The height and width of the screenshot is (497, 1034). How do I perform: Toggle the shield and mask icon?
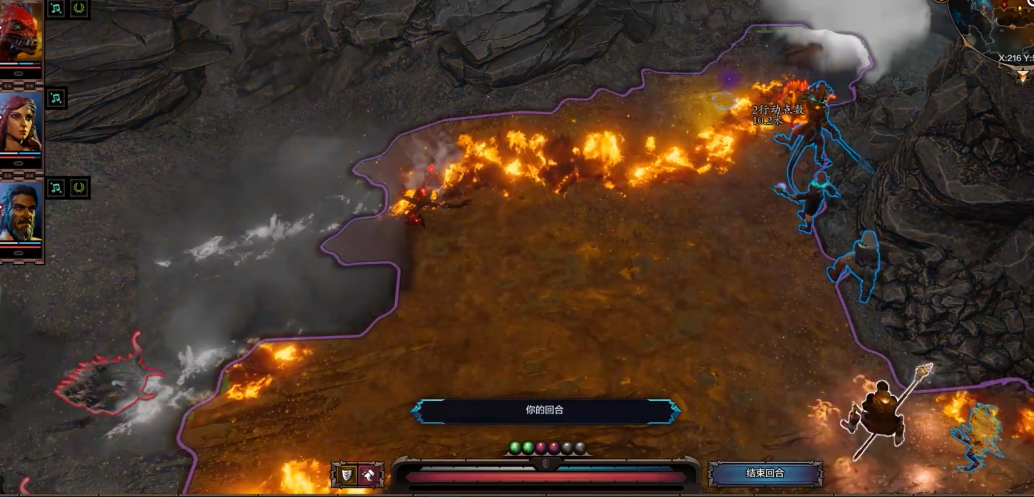pos(344,475)
